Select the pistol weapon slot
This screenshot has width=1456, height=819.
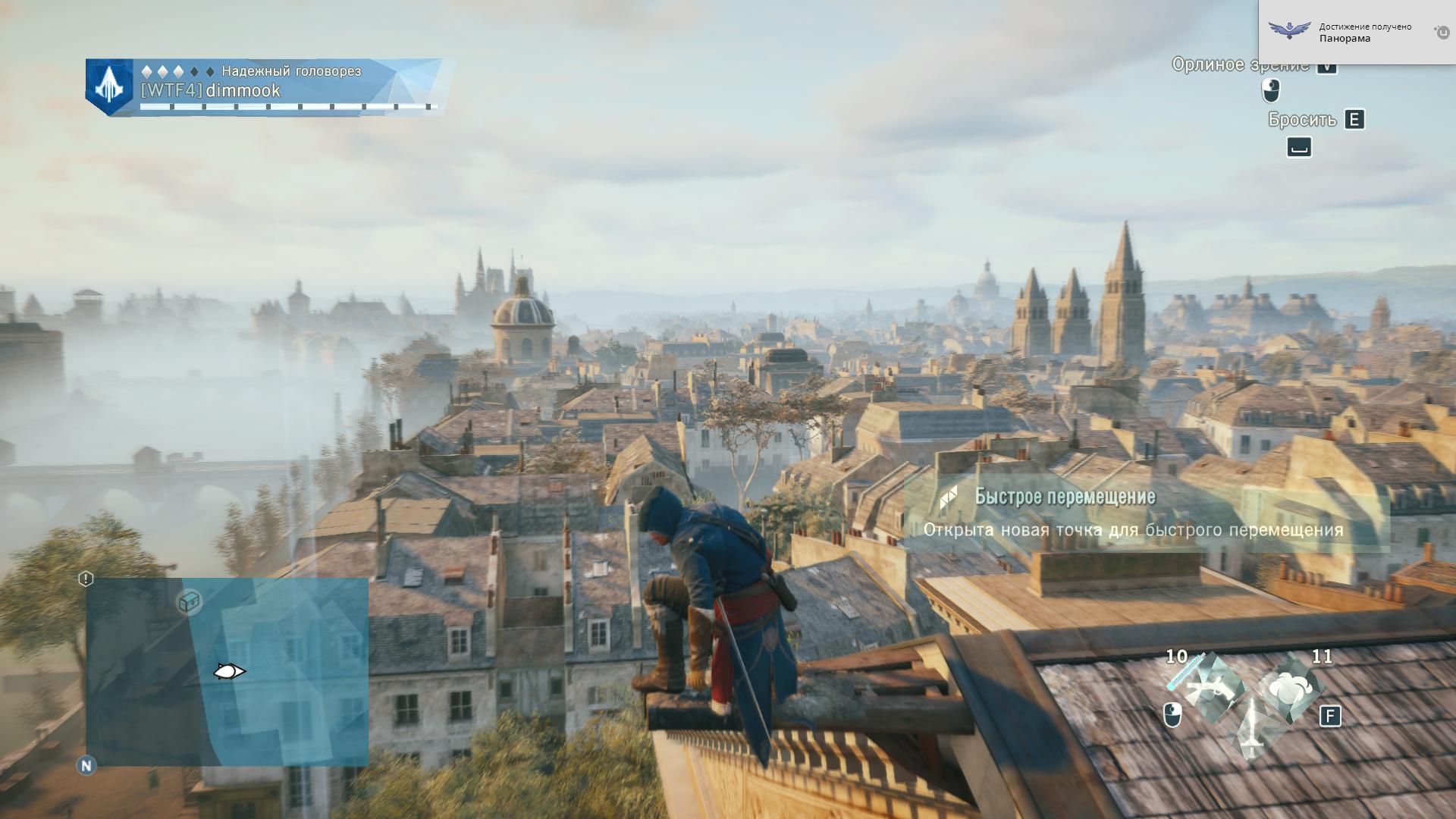tap(1211, 686)
